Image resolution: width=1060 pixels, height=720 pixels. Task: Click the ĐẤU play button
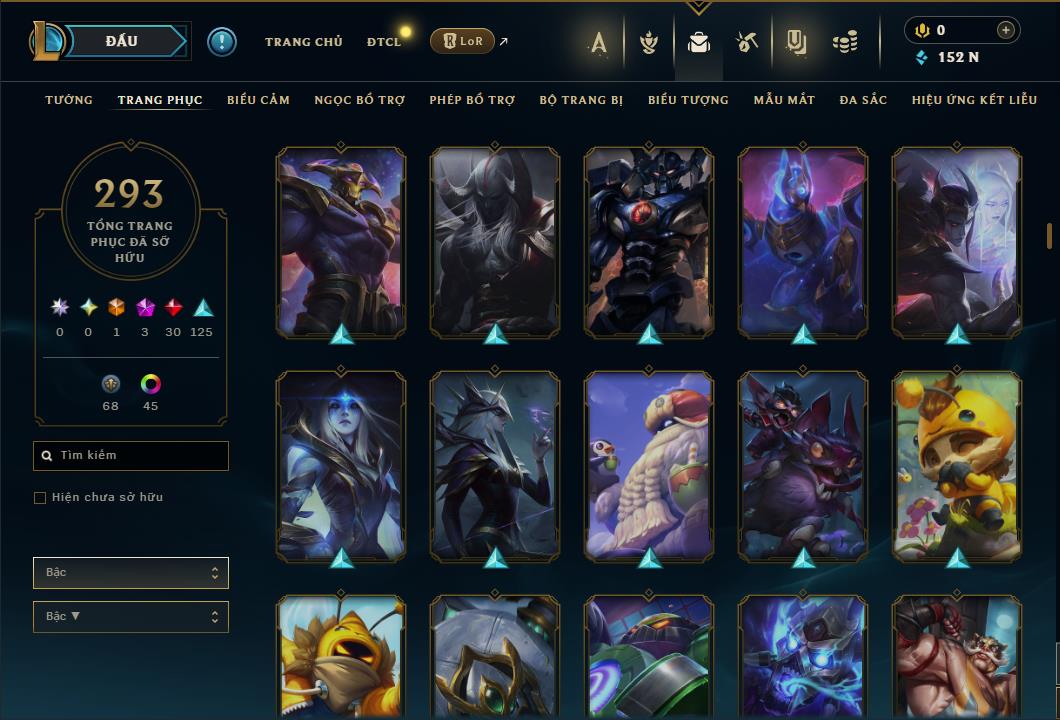(x=120, y=41)
